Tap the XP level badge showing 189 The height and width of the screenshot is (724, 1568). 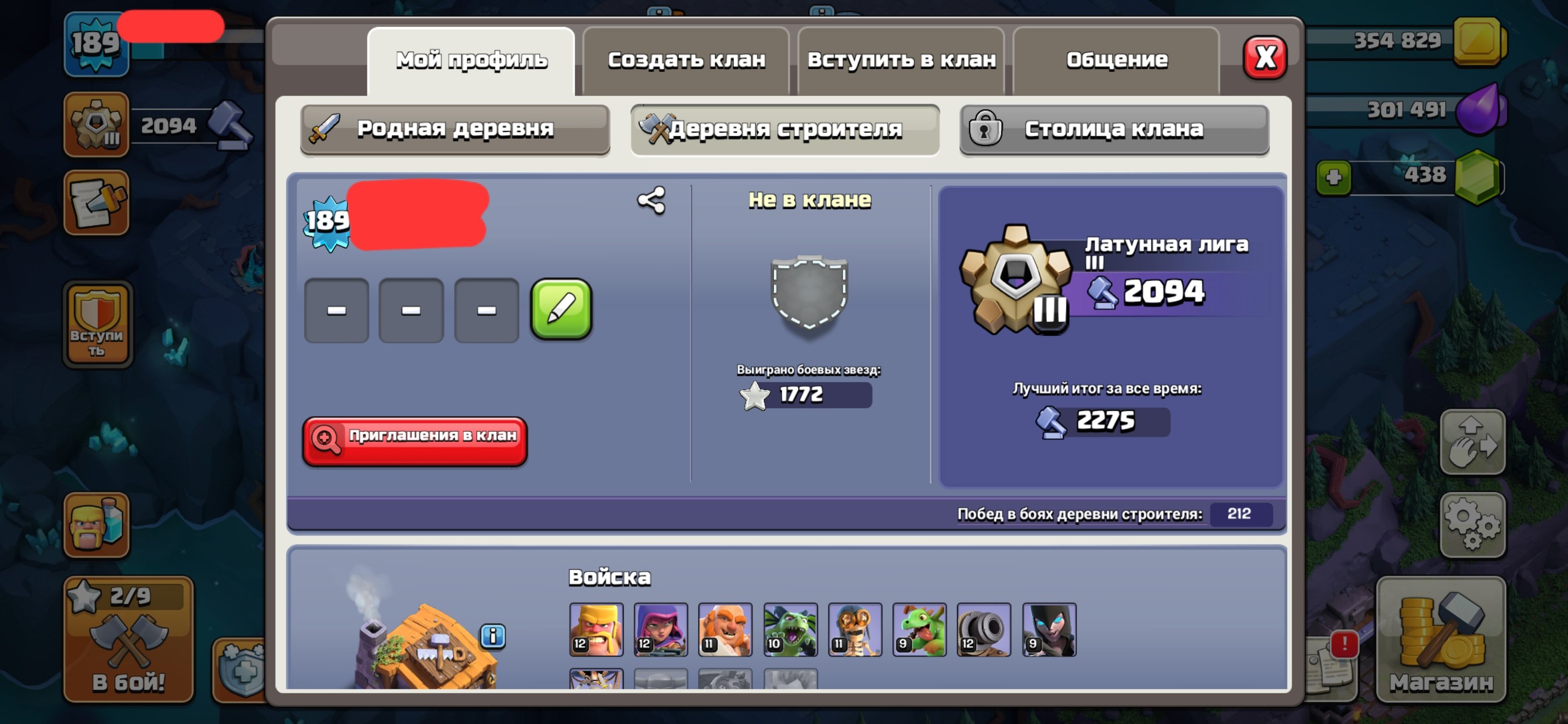click(x=96, y=44)
